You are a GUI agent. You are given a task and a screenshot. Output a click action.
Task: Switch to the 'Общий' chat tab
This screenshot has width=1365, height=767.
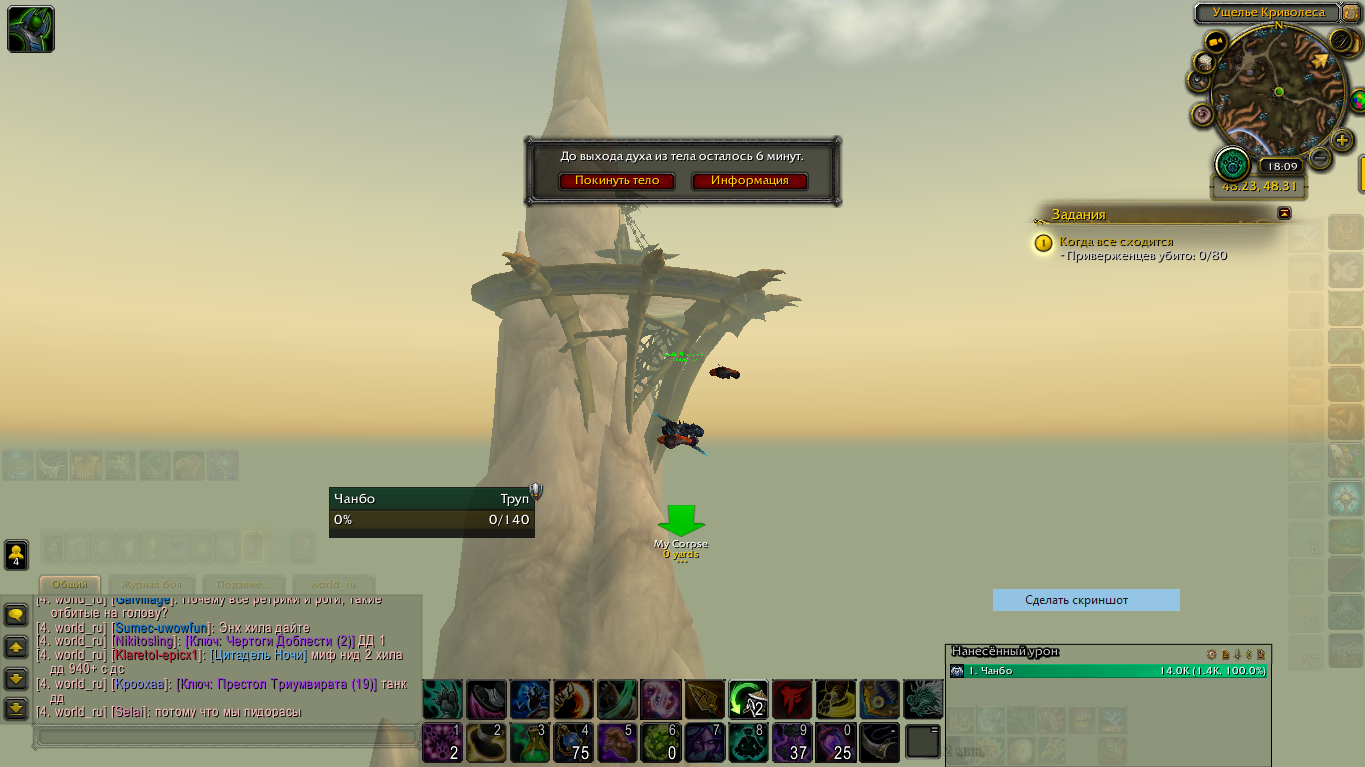70,584
